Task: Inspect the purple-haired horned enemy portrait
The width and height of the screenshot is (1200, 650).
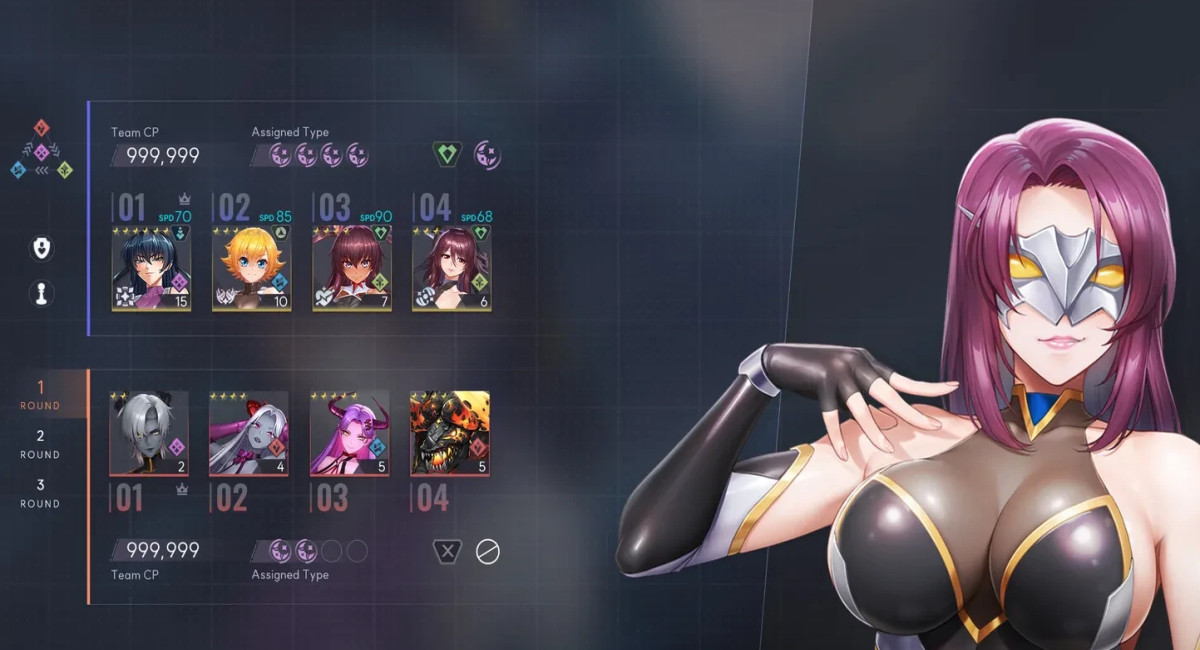Action: (349, 433)
